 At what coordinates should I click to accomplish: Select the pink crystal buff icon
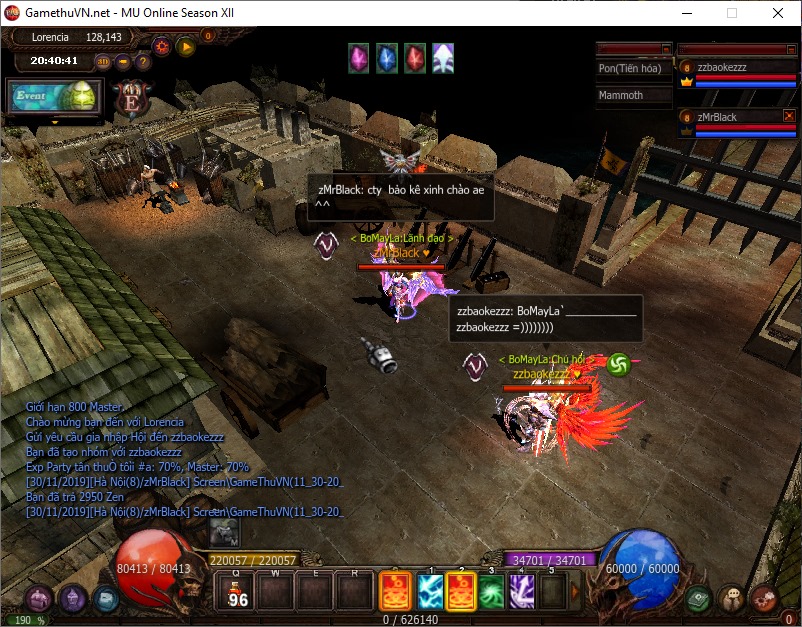point(358,58)
